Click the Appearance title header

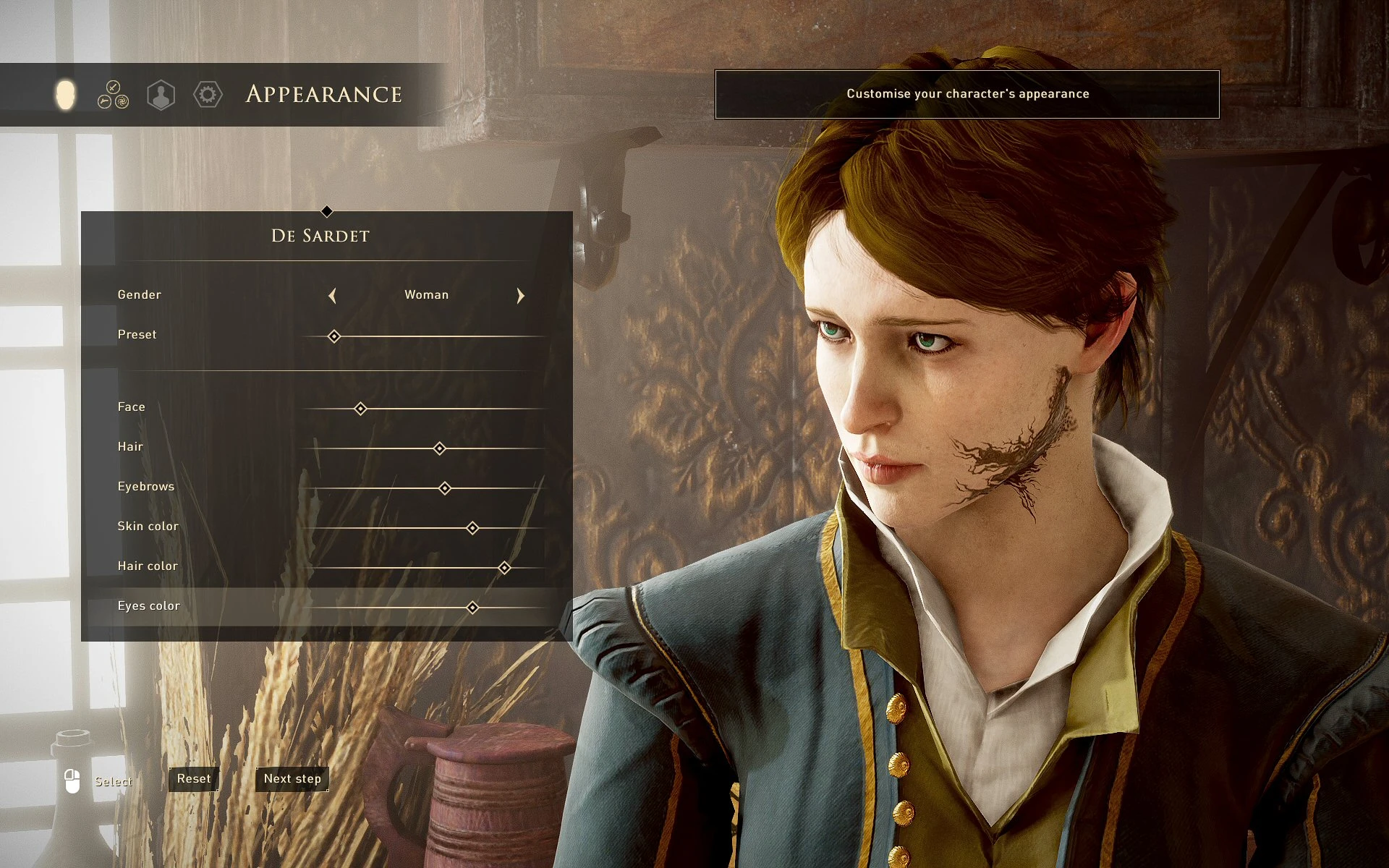pos(323,94)
